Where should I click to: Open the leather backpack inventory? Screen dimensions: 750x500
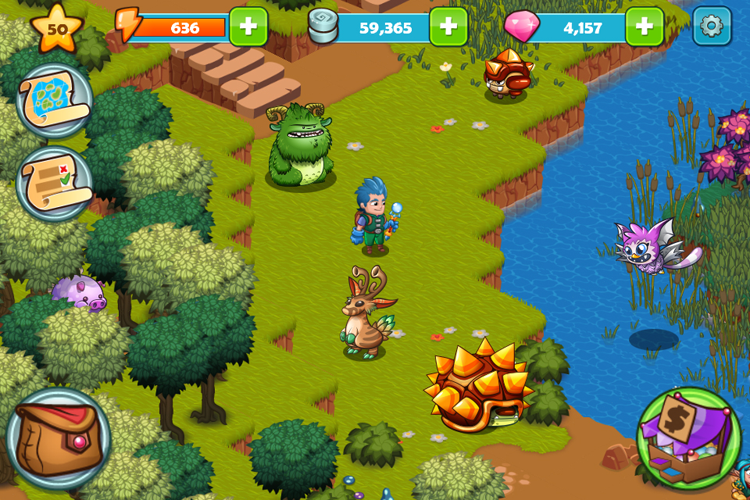[x=58, y=439]
